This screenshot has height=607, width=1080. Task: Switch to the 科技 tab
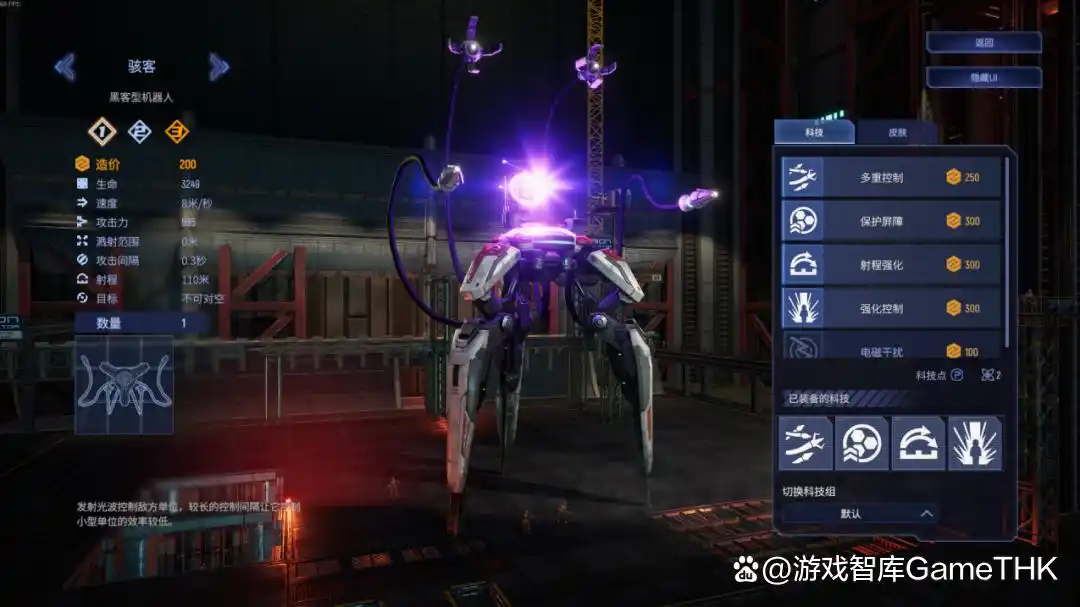(x=814, y=132)
